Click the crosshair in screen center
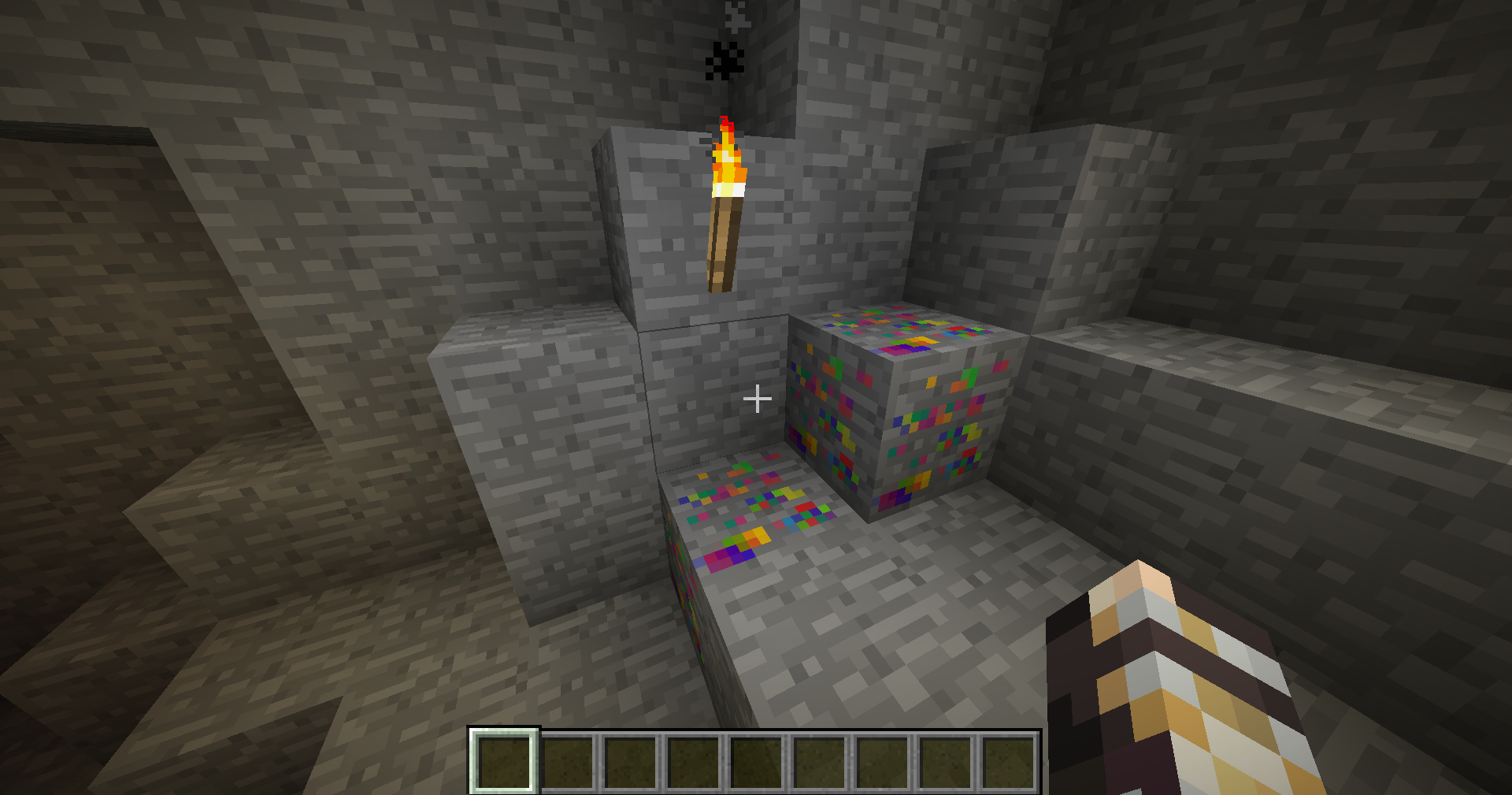The height and width of the screenshot is (795, 1512). tap(756, 399)
